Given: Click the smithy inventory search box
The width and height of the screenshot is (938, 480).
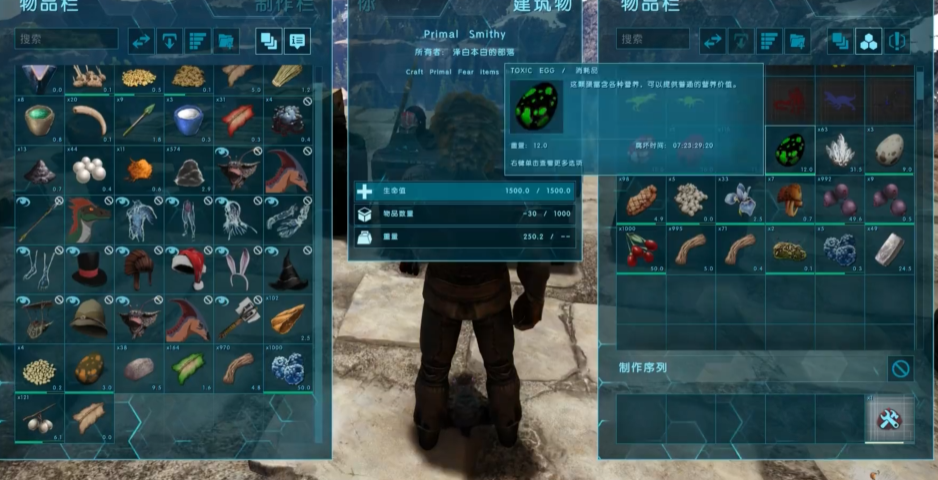Looking at the screenshot, I should click(x=652, y=40).
